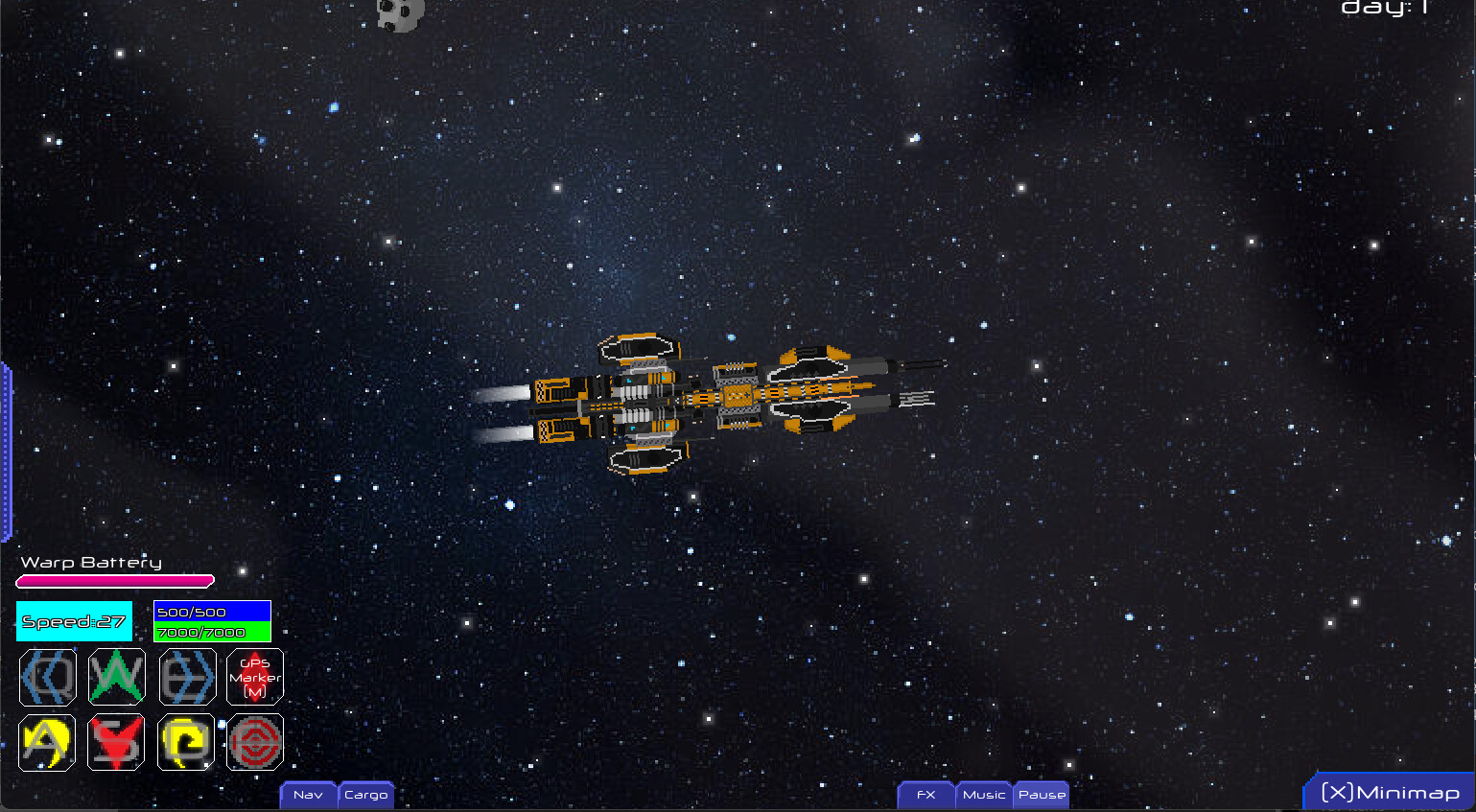Switch to the Cargo tab

365,795
